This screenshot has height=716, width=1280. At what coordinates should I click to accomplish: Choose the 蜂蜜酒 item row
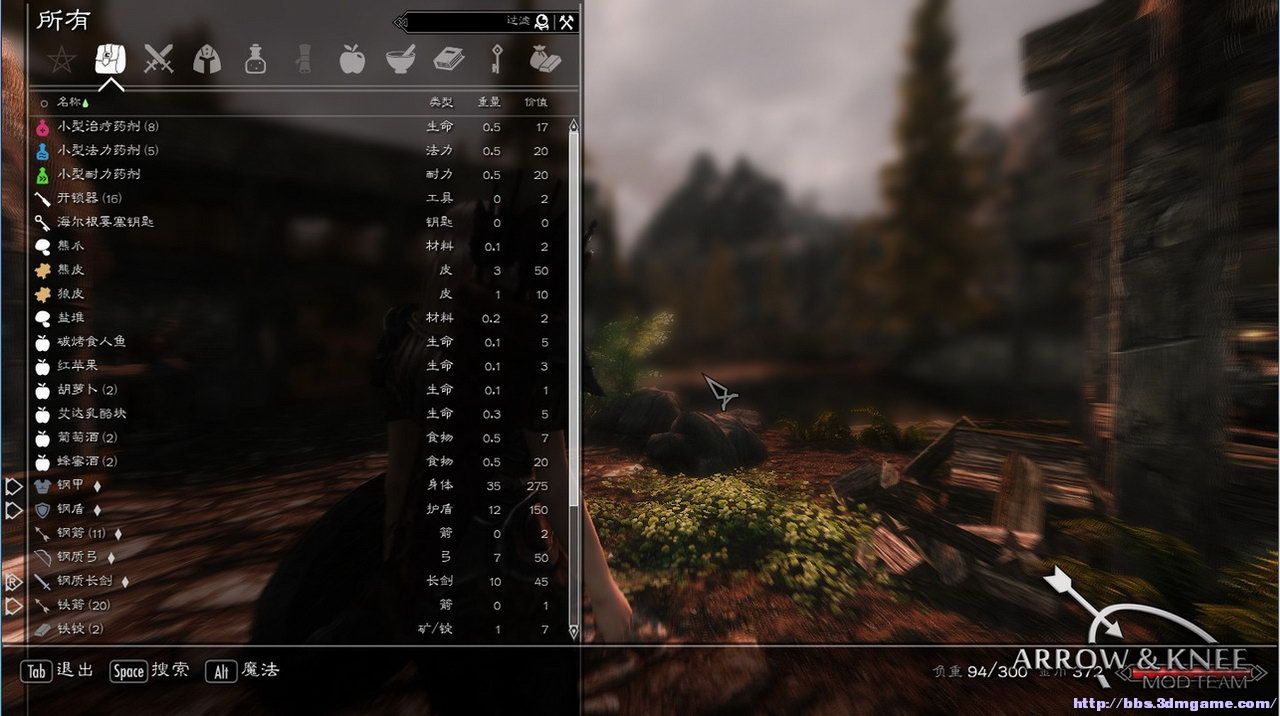86,462
